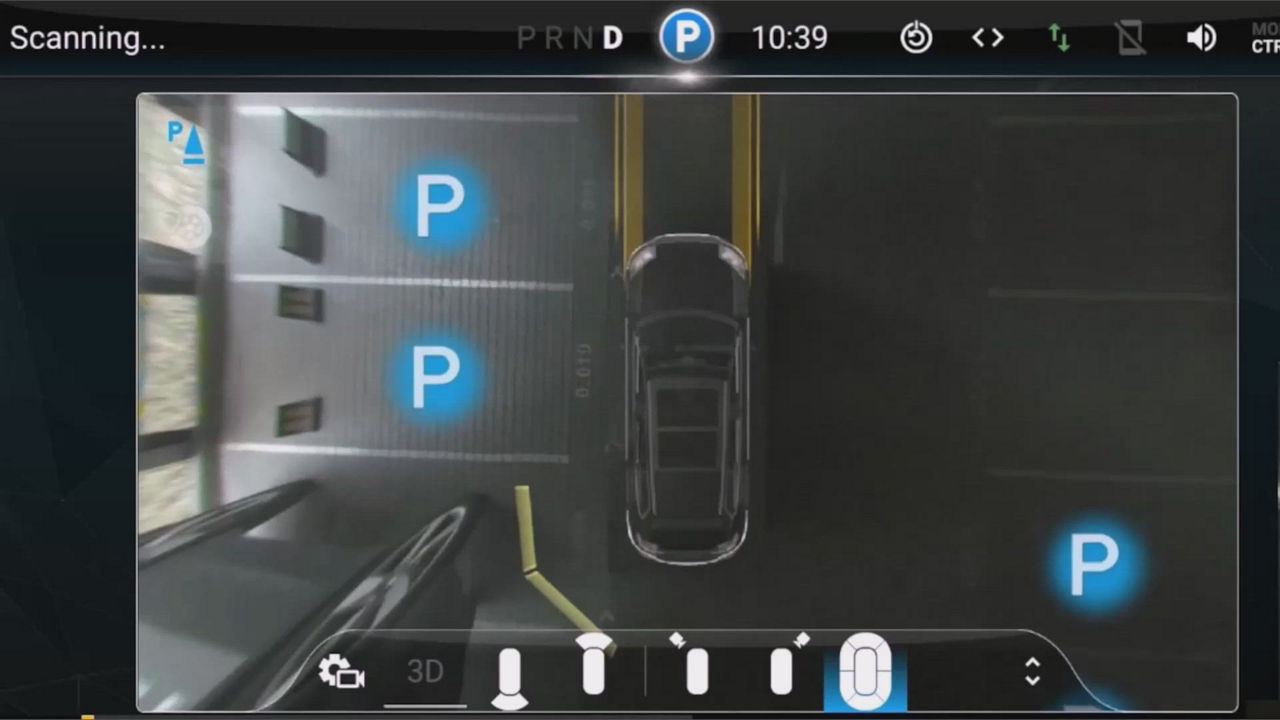
Task: Switch to the left side camera view
Action: coord(695,668)
